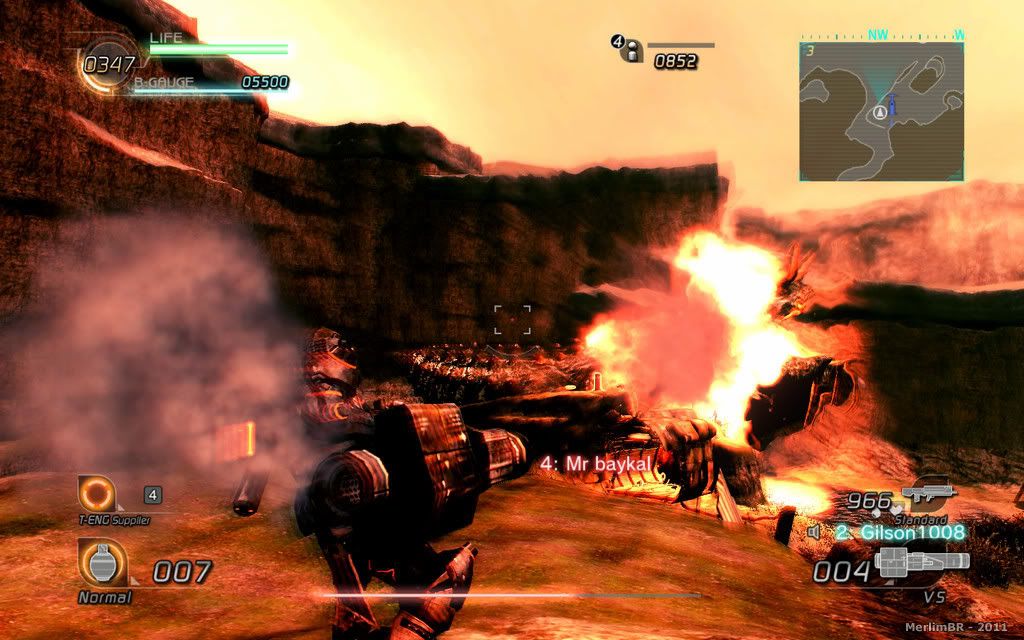
Task: Click the player arrow marker on minimap
Action: tap(880, 111)
